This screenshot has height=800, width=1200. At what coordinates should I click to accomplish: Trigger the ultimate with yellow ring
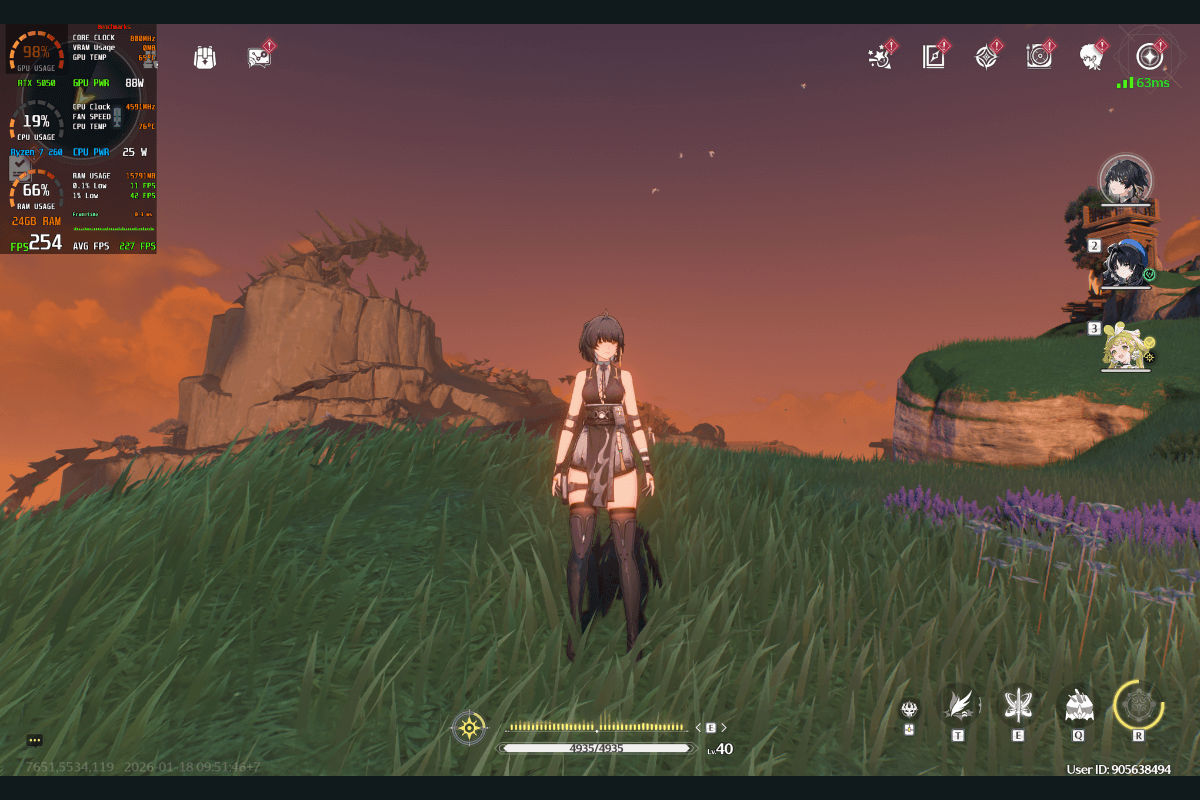[1138, 705]
